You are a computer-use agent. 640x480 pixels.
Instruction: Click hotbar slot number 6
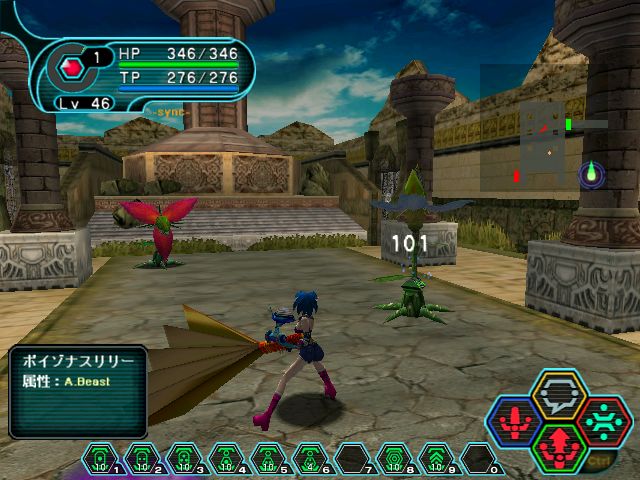(x=310, y=460)
